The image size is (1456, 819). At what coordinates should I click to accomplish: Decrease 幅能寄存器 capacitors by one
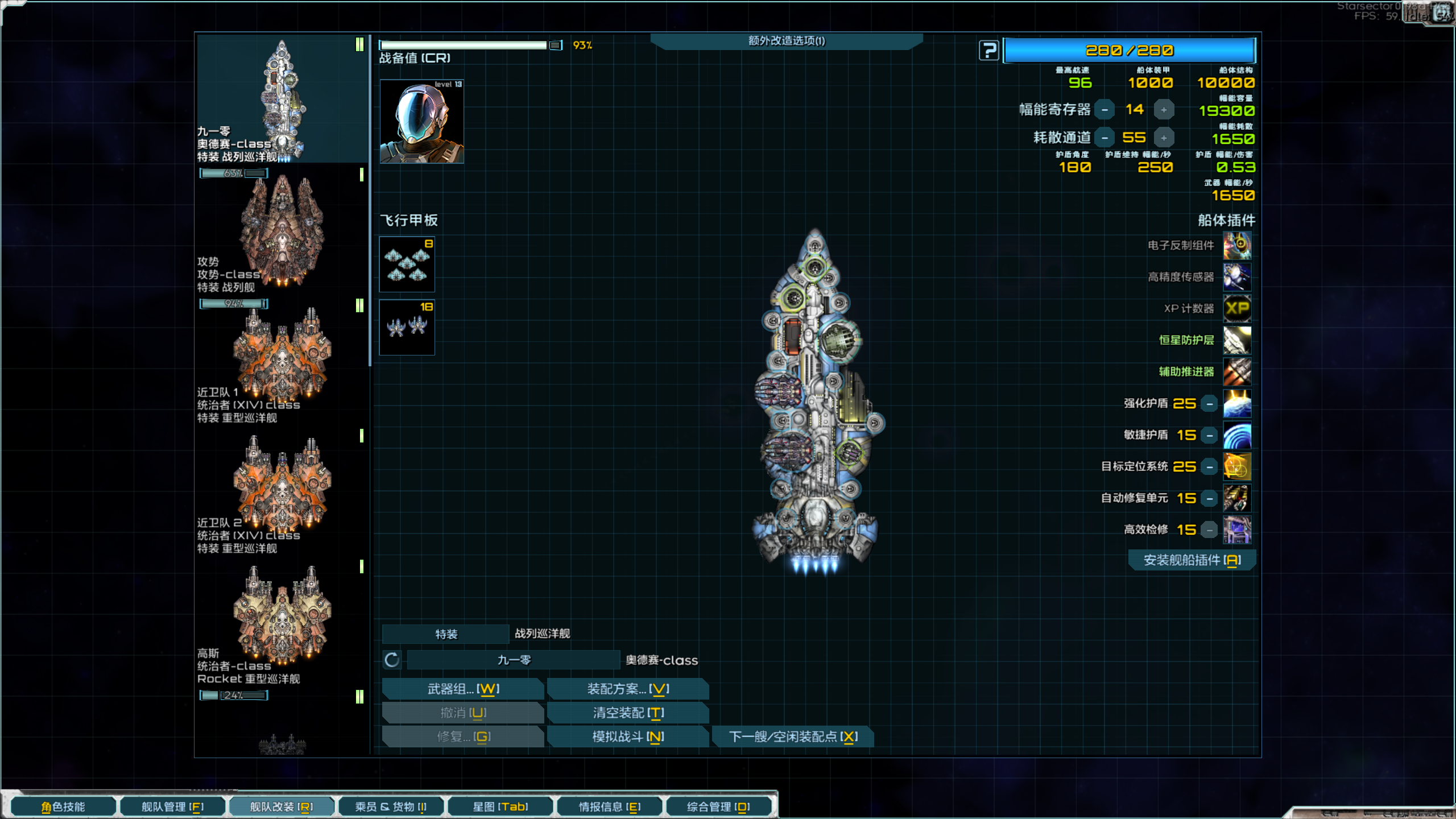(x=1105, y=110)
